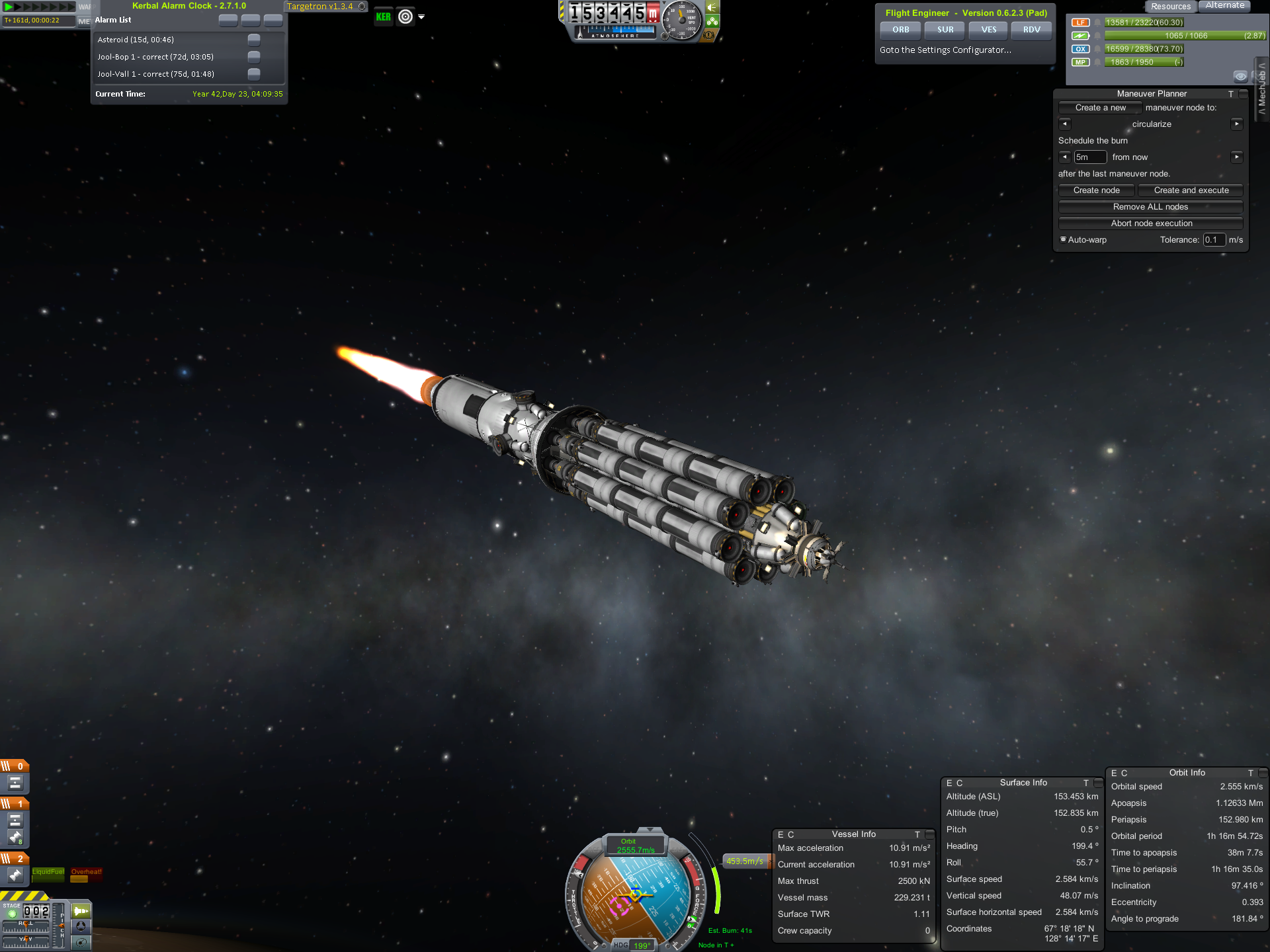Switch to the Alternate resources tab
The width and height of the screenshot is (1270, 952).
tap(1224, 6)
